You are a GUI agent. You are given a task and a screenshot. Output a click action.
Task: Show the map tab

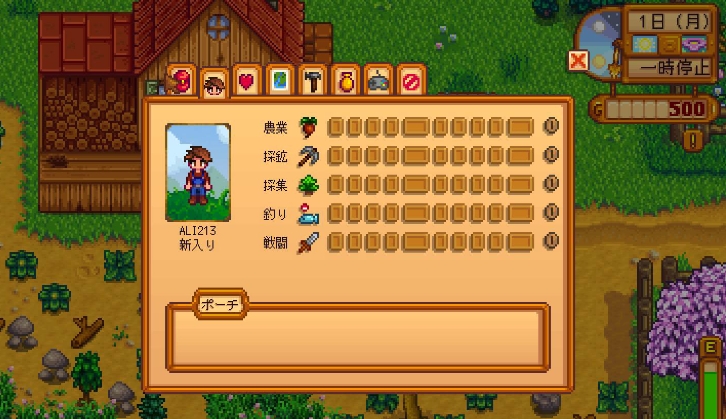coord(279,80)
